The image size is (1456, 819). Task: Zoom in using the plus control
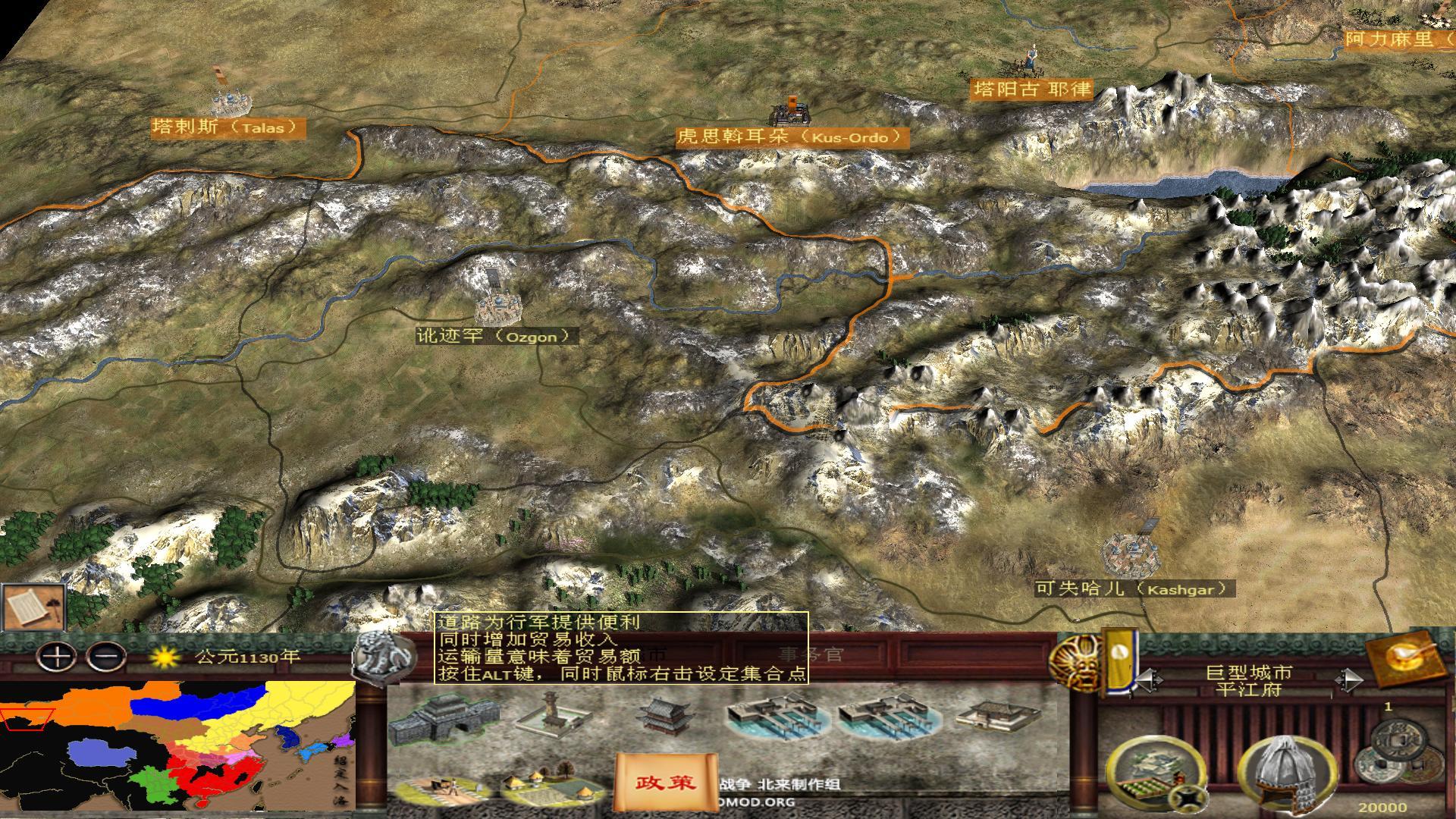pos(55,657)
